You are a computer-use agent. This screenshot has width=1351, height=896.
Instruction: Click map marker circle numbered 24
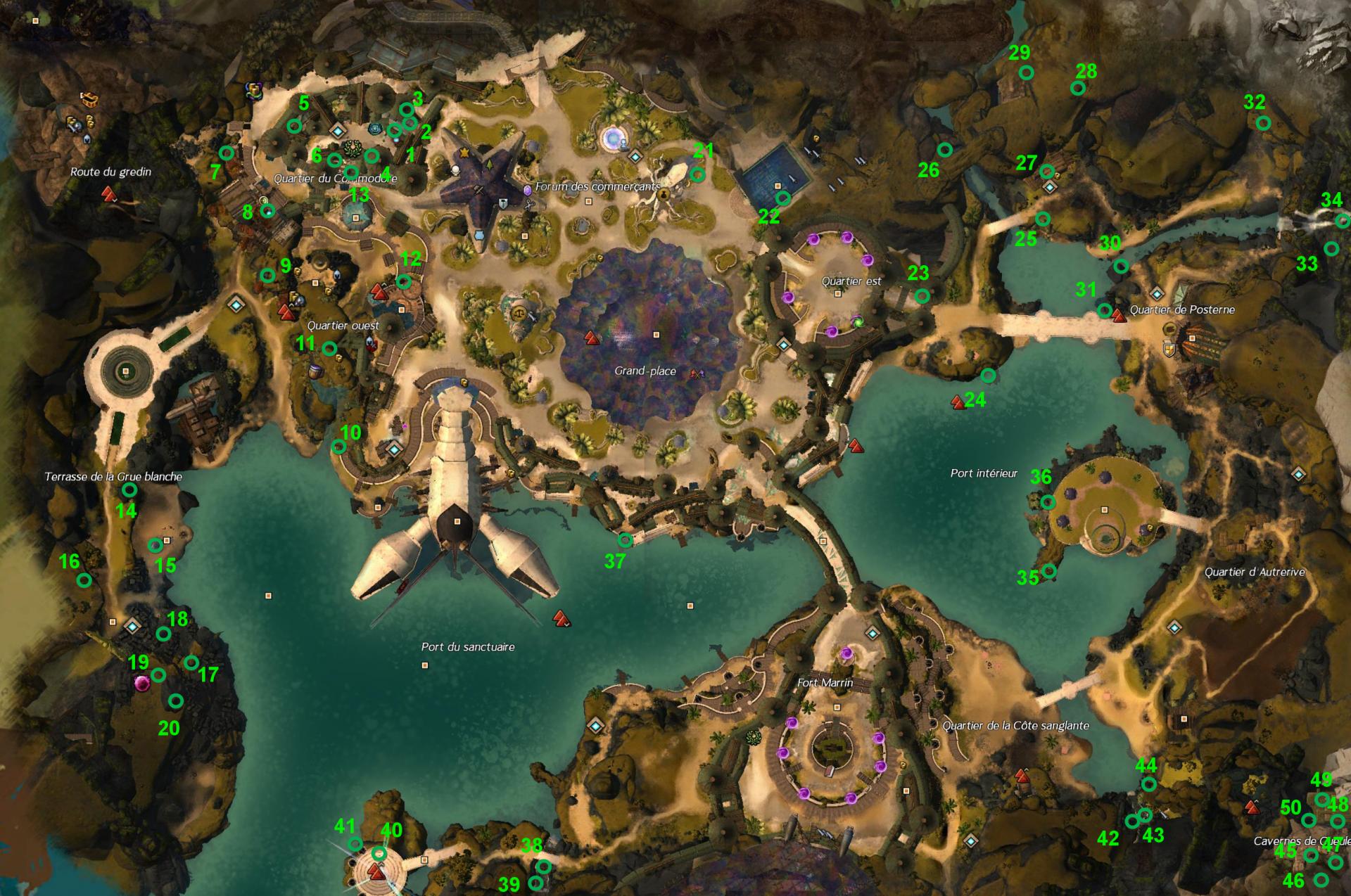tap(988, 376)
